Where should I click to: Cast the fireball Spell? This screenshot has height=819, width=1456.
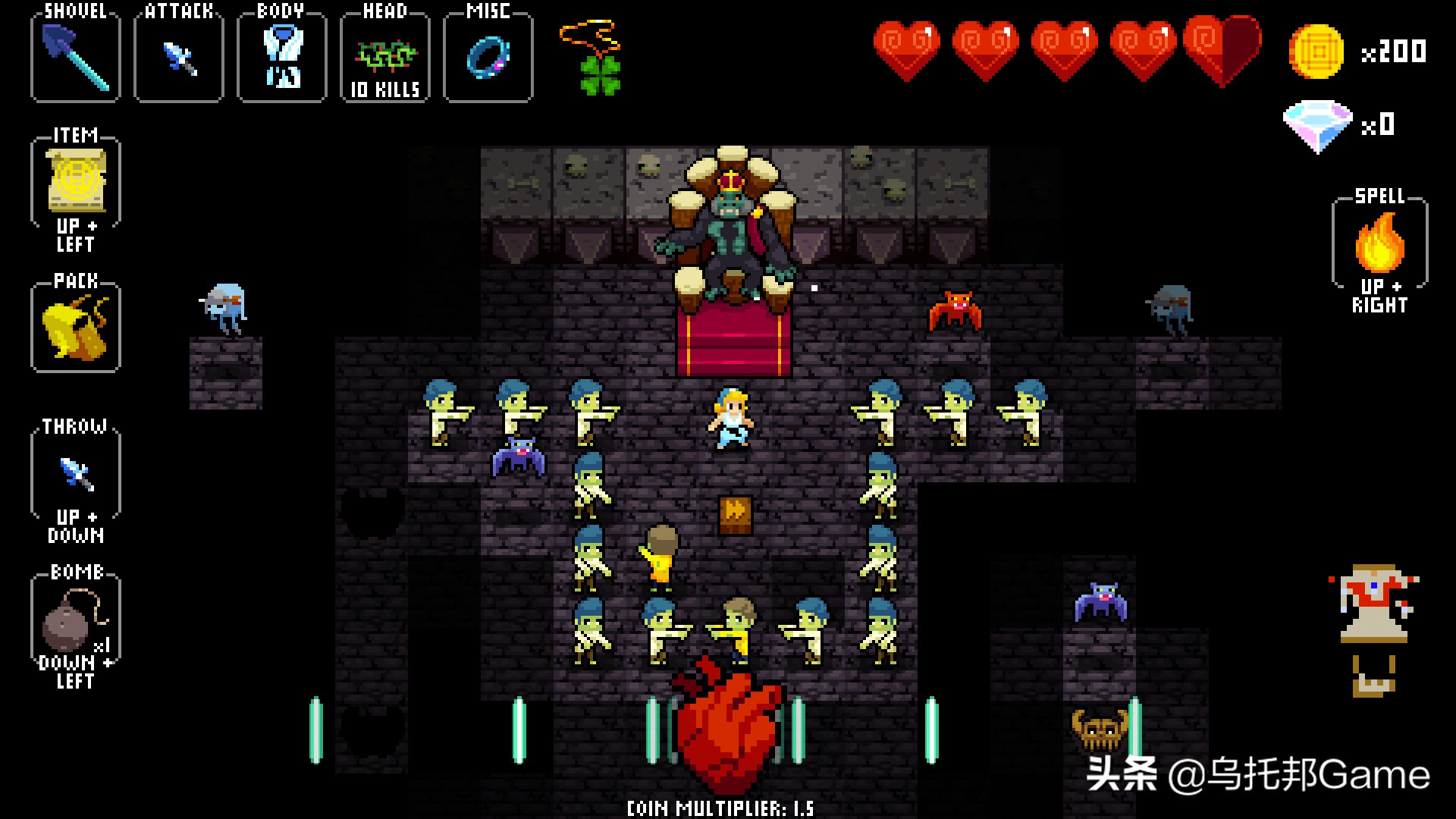[x=1379, y=243]
